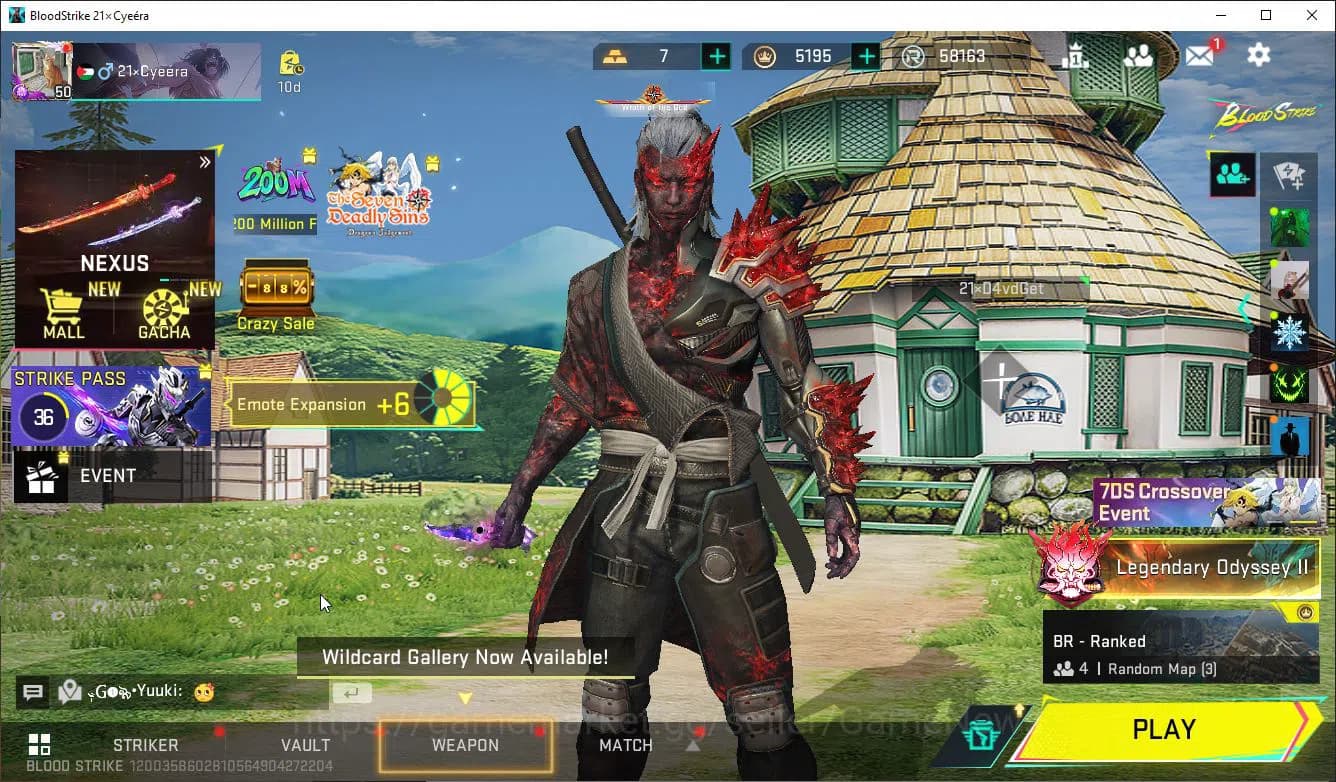Open the glowing pumpkin event icon
Image resolution: width=1336 pixels, height=782 pixels.
1289,383
